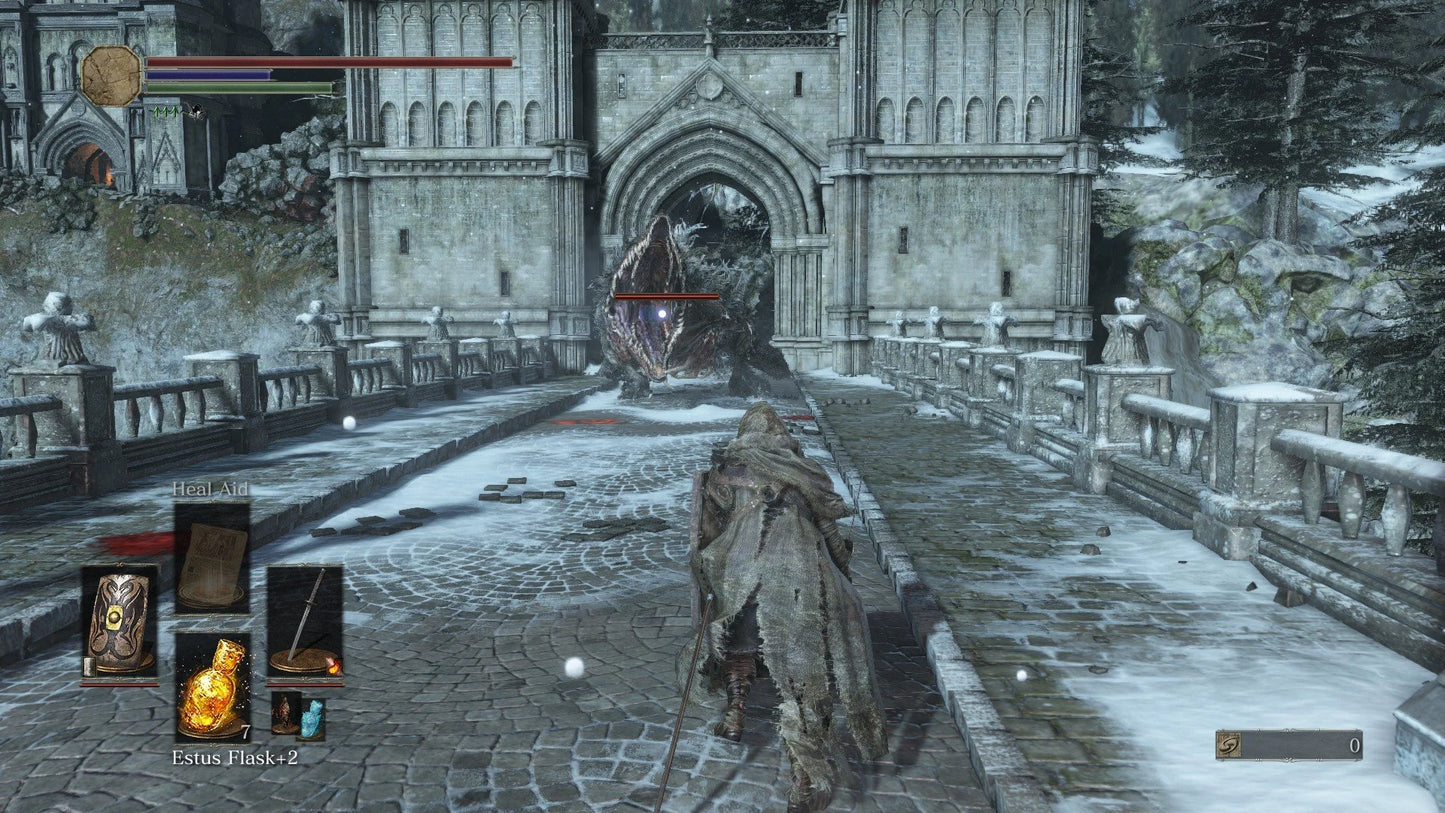The image size is (1445, 813).
Task: Click the dragon blocking the archway
Action: coord(680,300)
